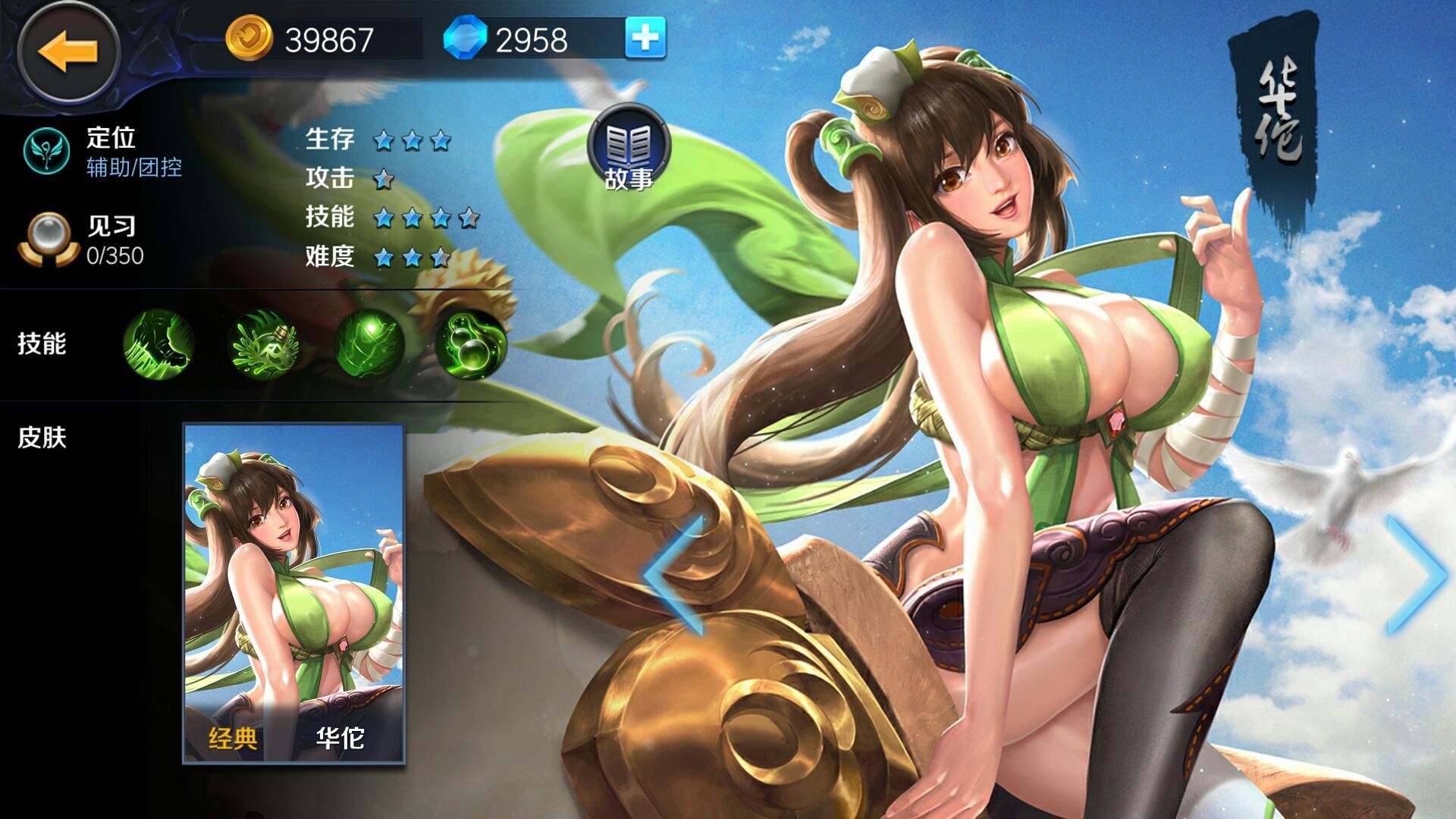Select the 经典 华佗 skin card
1456x819 pixels.
tap(294, 593)
